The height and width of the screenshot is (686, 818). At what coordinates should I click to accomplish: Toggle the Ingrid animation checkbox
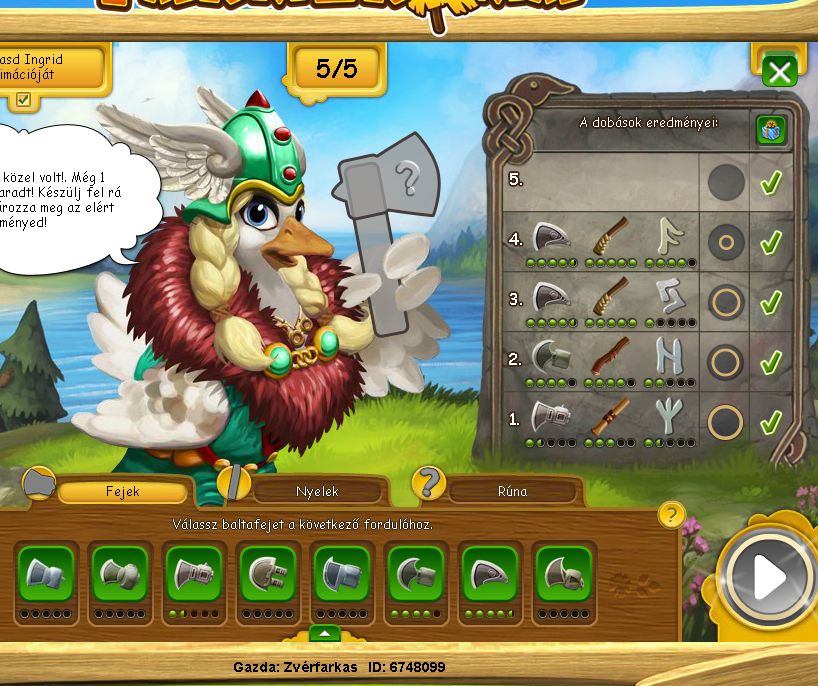point(23,99)
